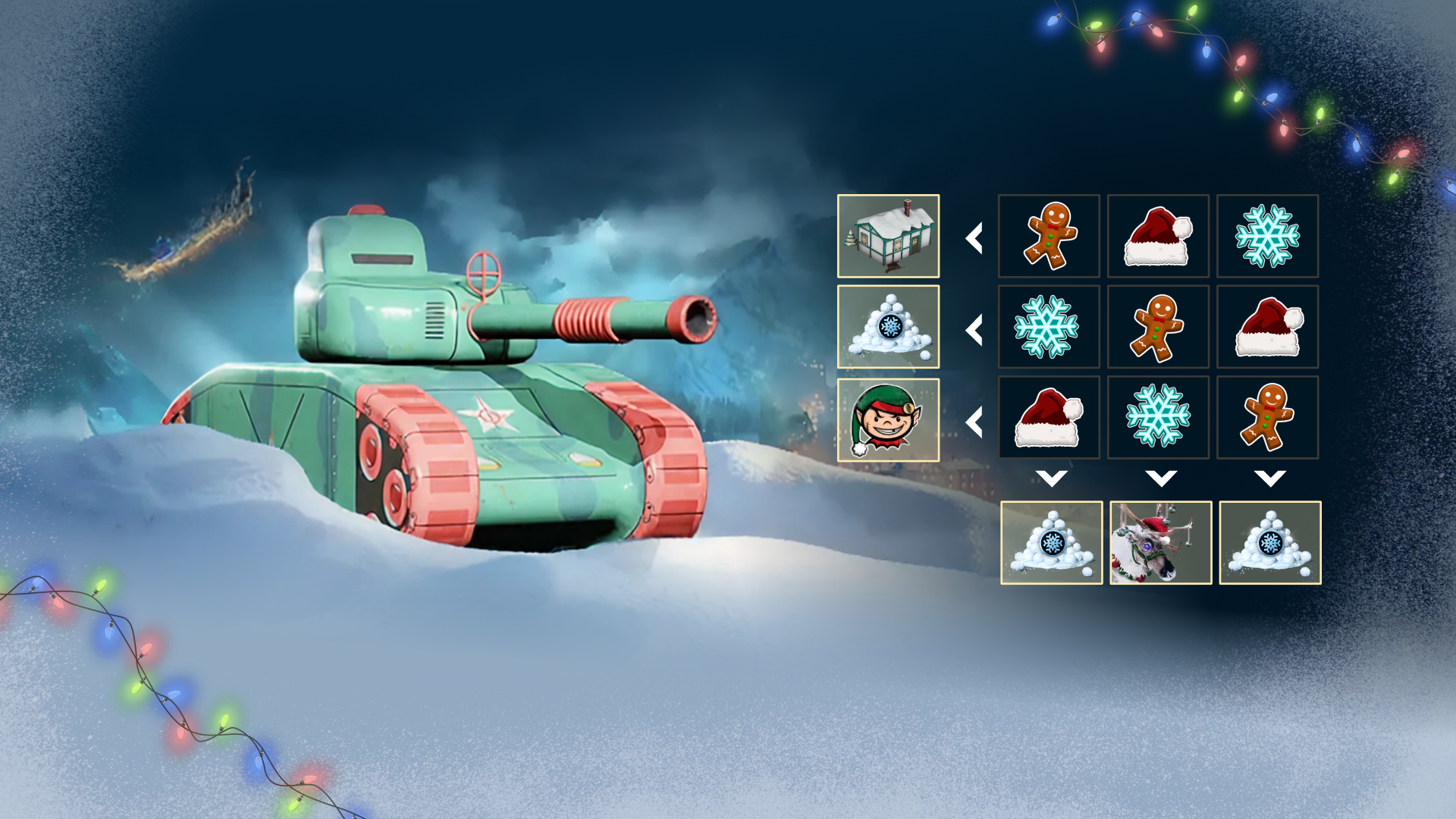This screenshot has width=1456, height=819.
Task: Open the decorated reindeer reward
Action: [x=1160, y=541]
